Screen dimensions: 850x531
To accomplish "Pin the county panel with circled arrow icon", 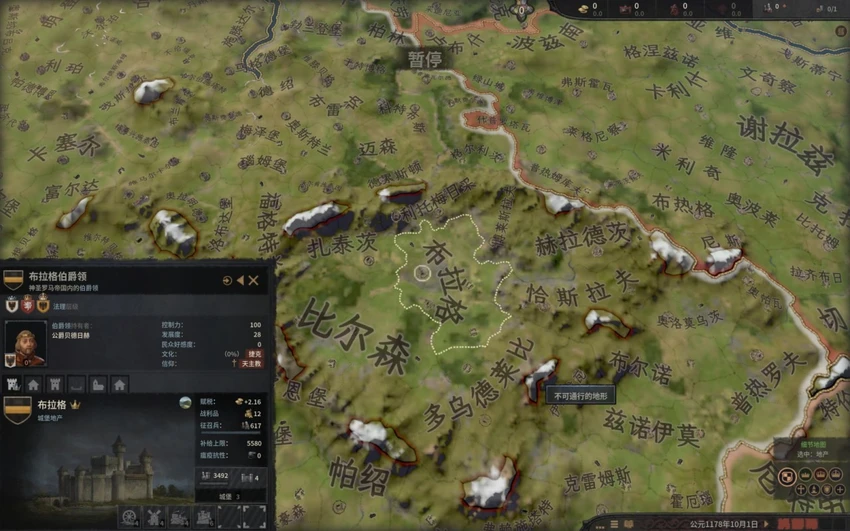I will tap(227, 281).
